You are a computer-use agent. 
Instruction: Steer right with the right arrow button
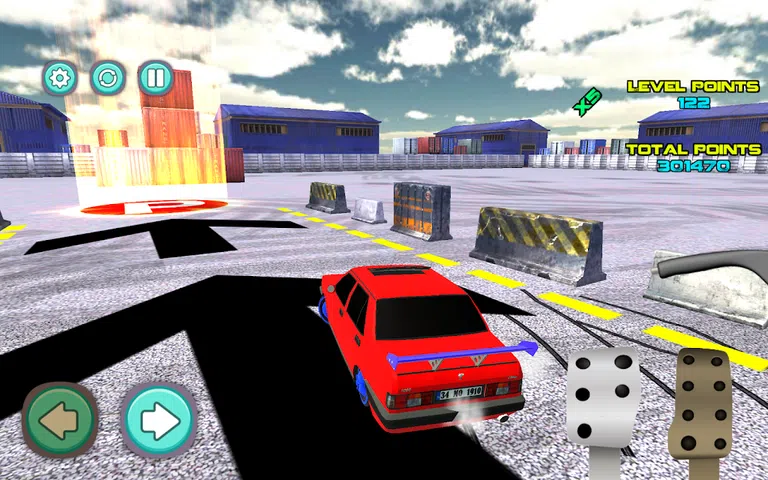[x=159, y=420]
